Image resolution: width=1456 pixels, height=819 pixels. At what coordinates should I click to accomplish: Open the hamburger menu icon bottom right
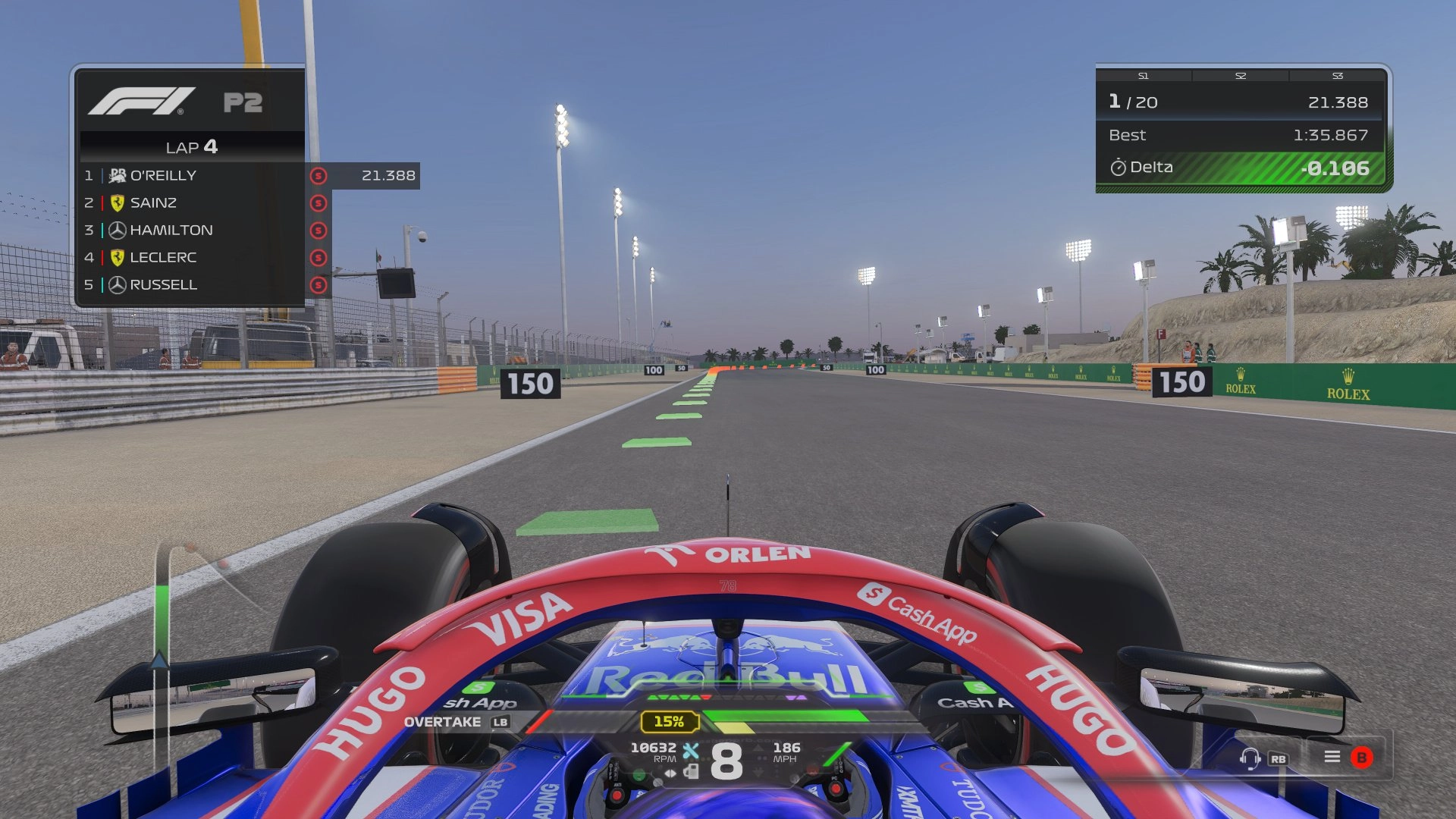[x=1332, y=756]
